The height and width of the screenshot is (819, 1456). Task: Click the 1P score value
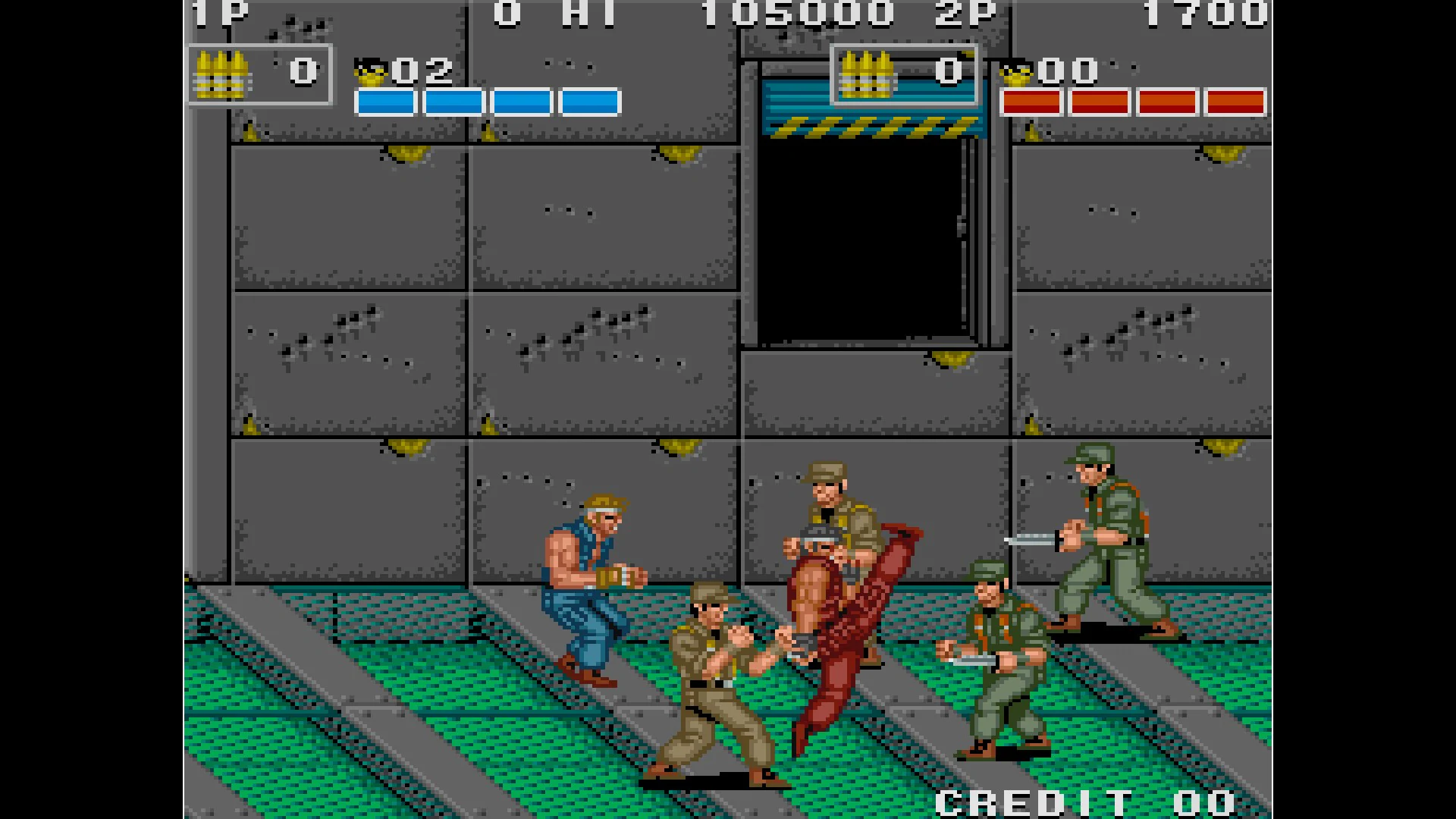[x=505, y=14]
